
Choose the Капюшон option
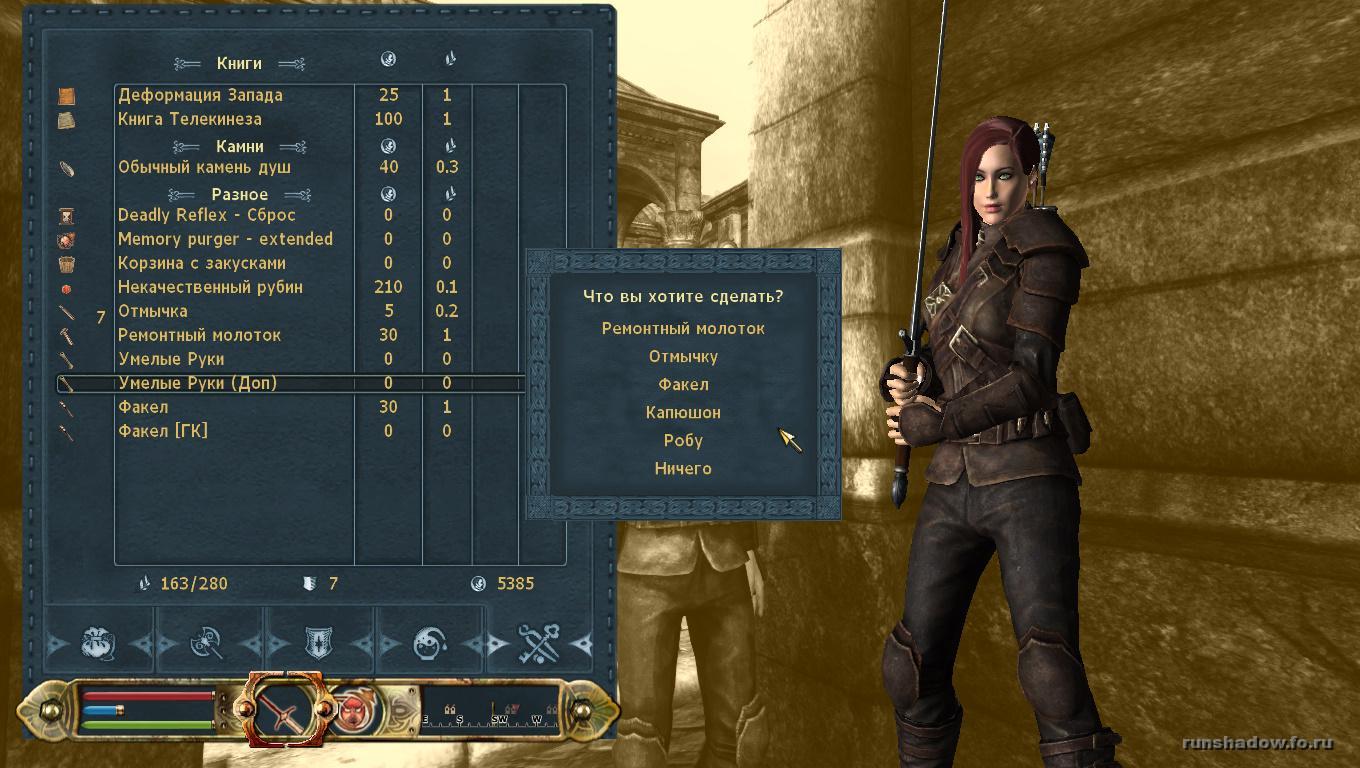(x=683, y=412)
